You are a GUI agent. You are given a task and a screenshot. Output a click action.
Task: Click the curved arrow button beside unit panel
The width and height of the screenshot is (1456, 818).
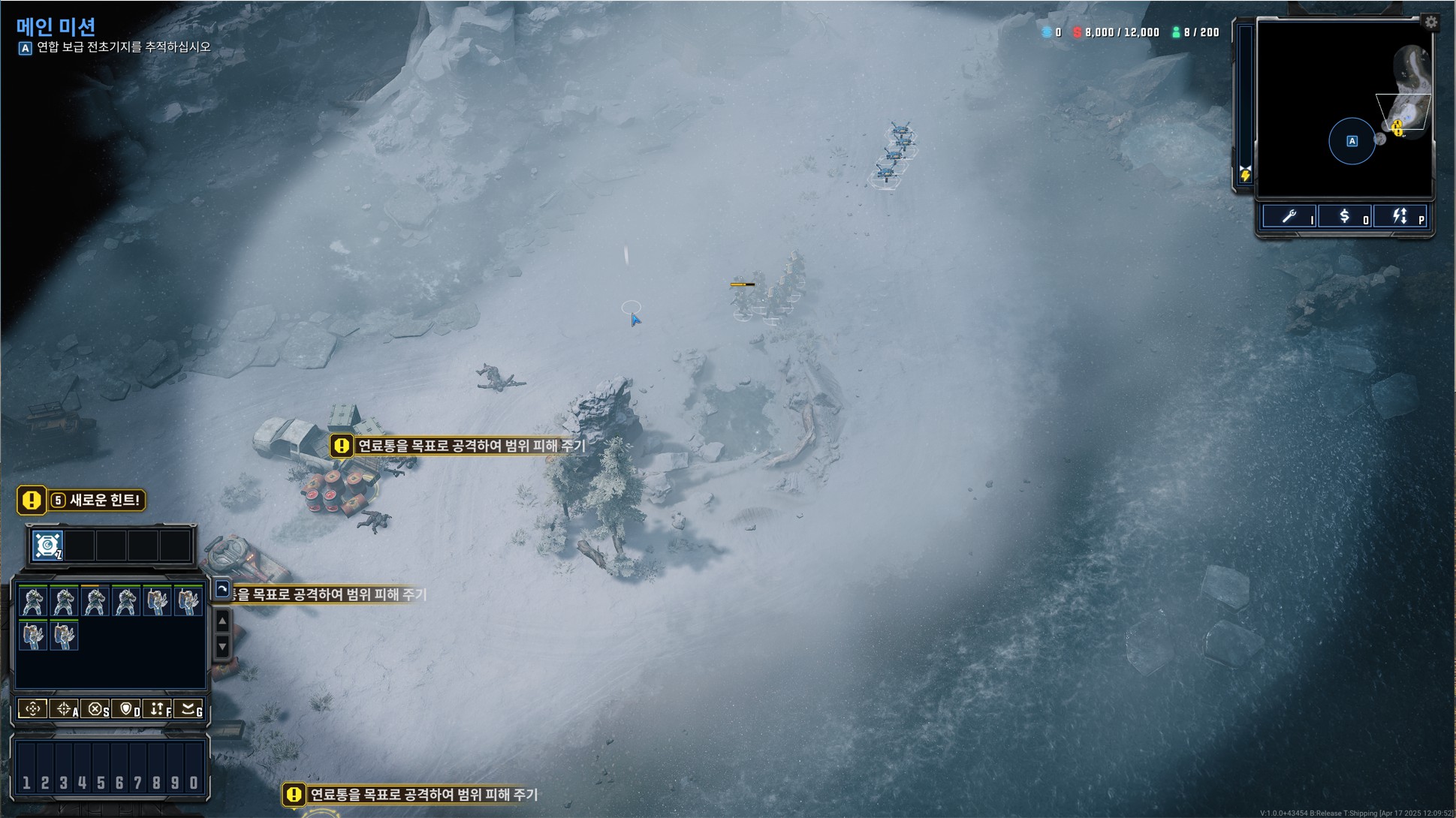click(x=222, y=589)
